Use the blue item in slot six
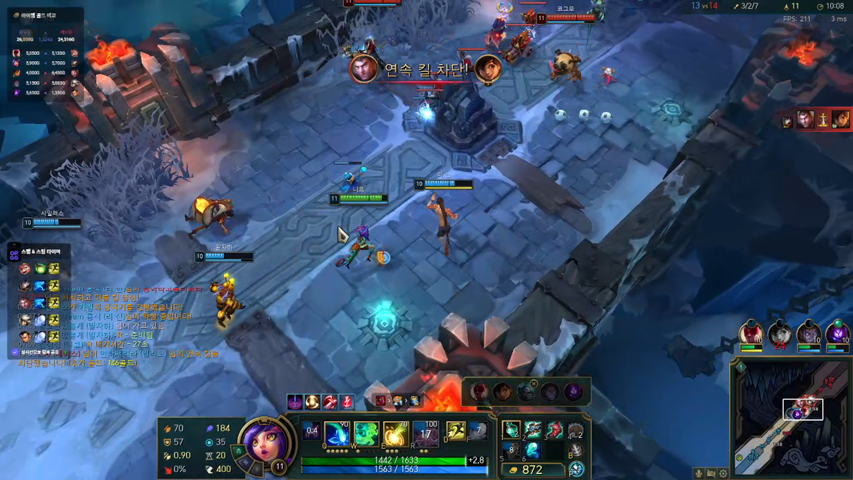Viewport: 853px width, 480px height. click(x=532, y=452)
